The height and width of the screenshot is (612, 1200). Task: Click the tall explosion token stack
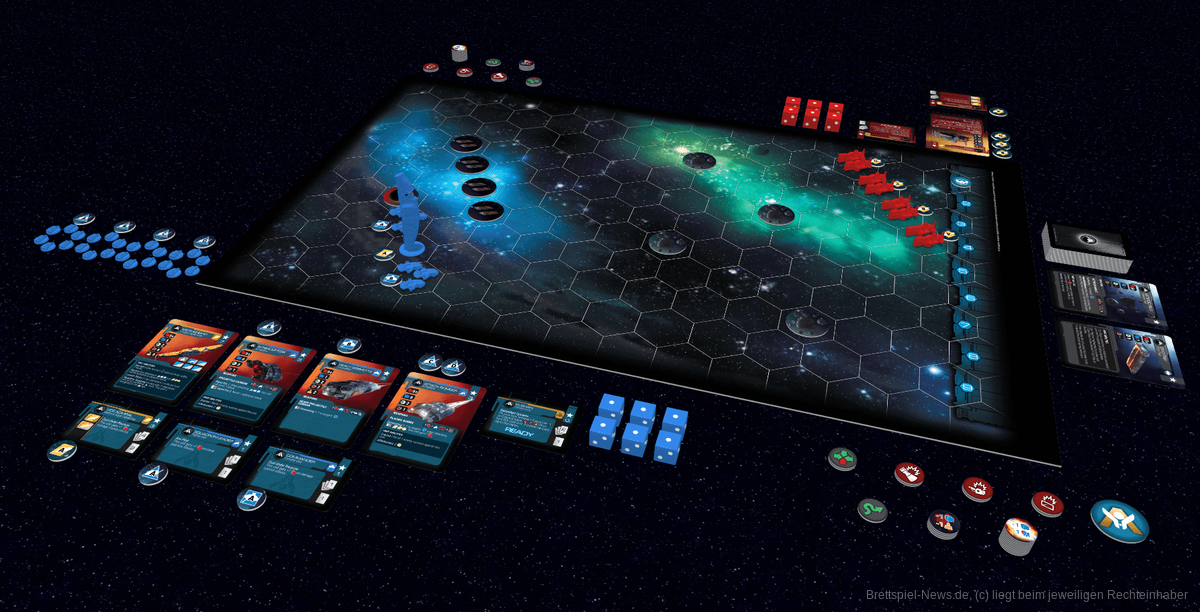(1017, 535)
